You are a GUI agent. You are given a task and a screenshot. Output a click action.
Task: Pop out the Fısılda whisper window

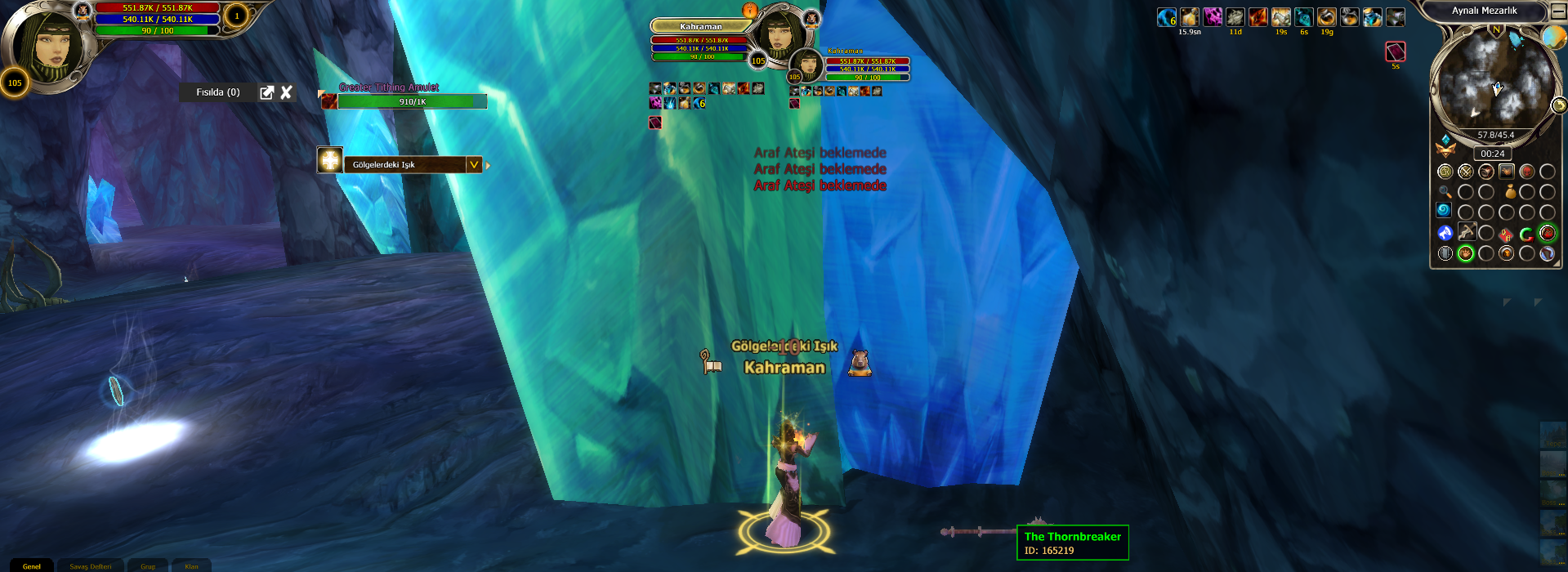pyautogui.click(x=266, y=92)
